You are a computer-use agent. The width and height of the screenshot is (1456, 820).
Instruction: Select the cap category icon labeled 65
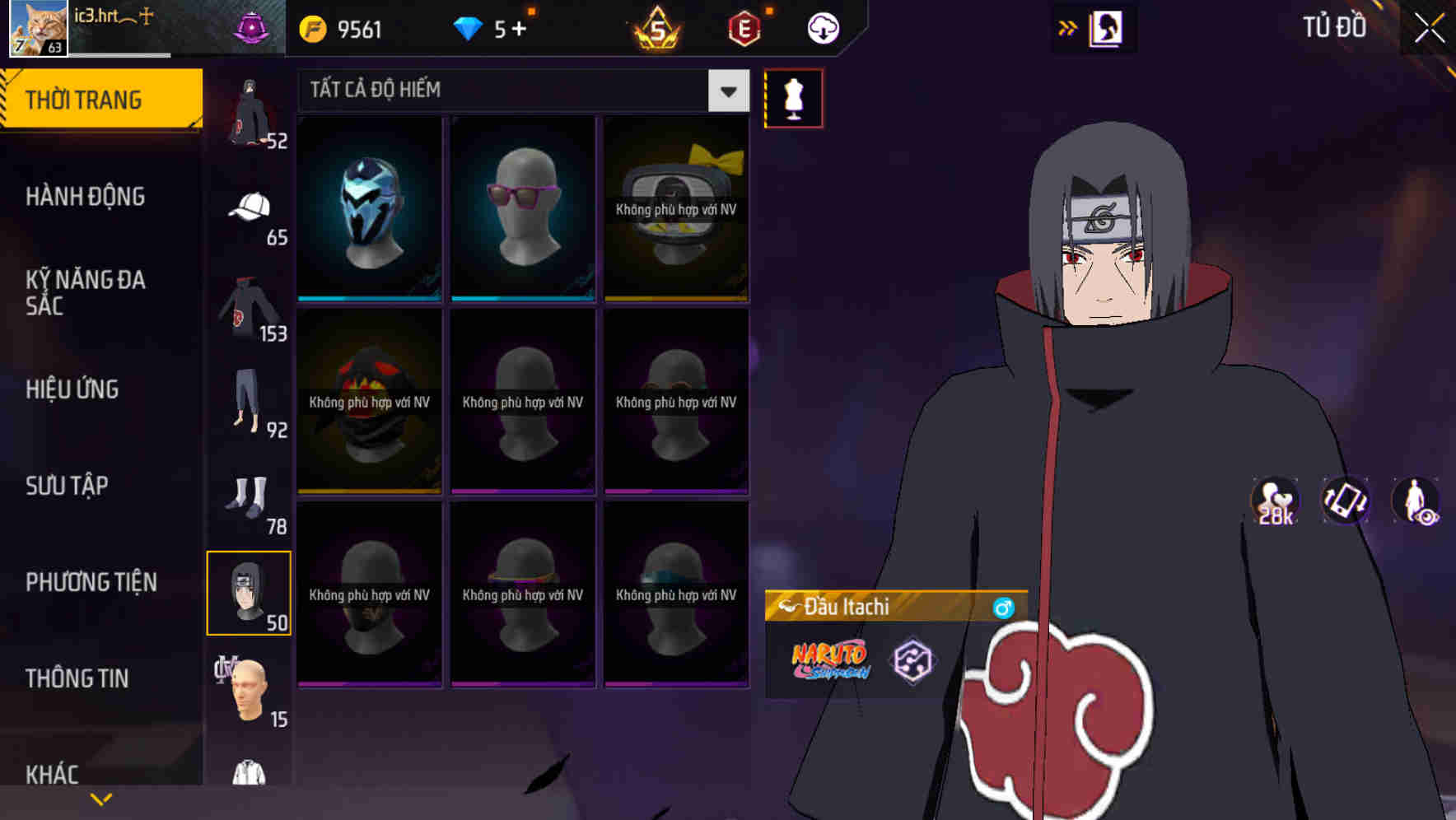tap(250, 206)
